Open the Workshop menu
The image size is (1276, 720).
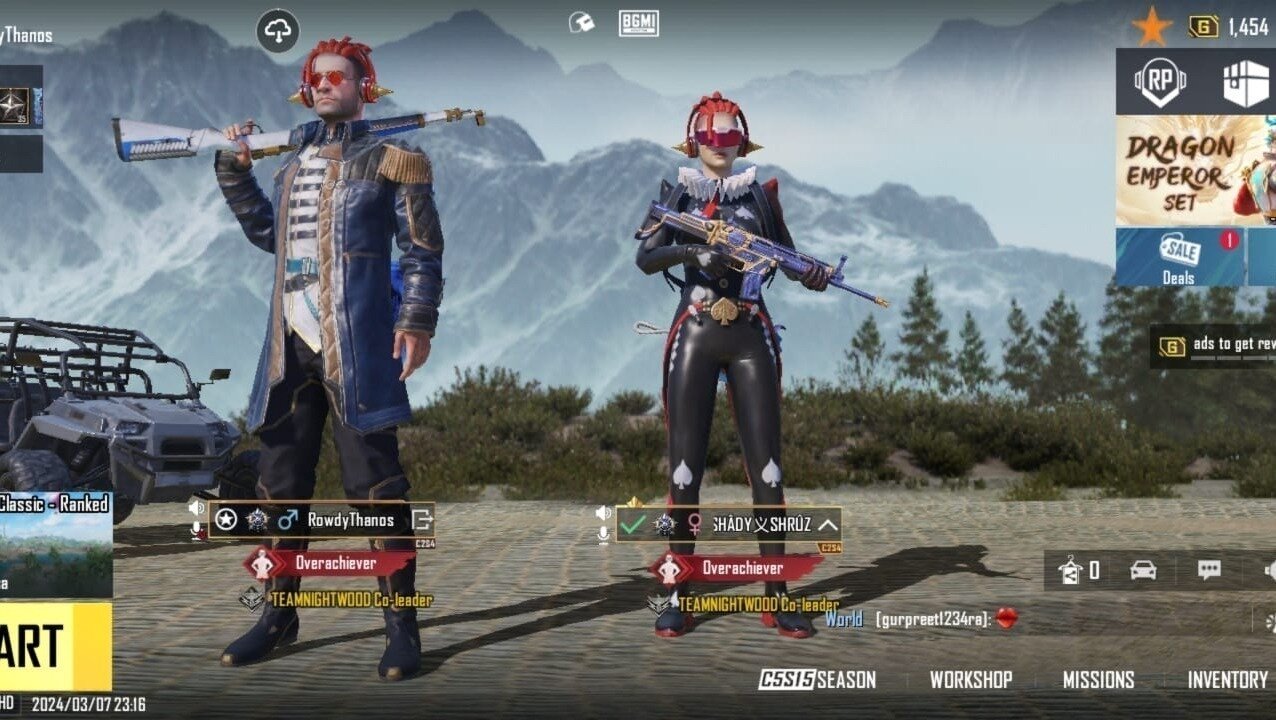coord(970,680)
